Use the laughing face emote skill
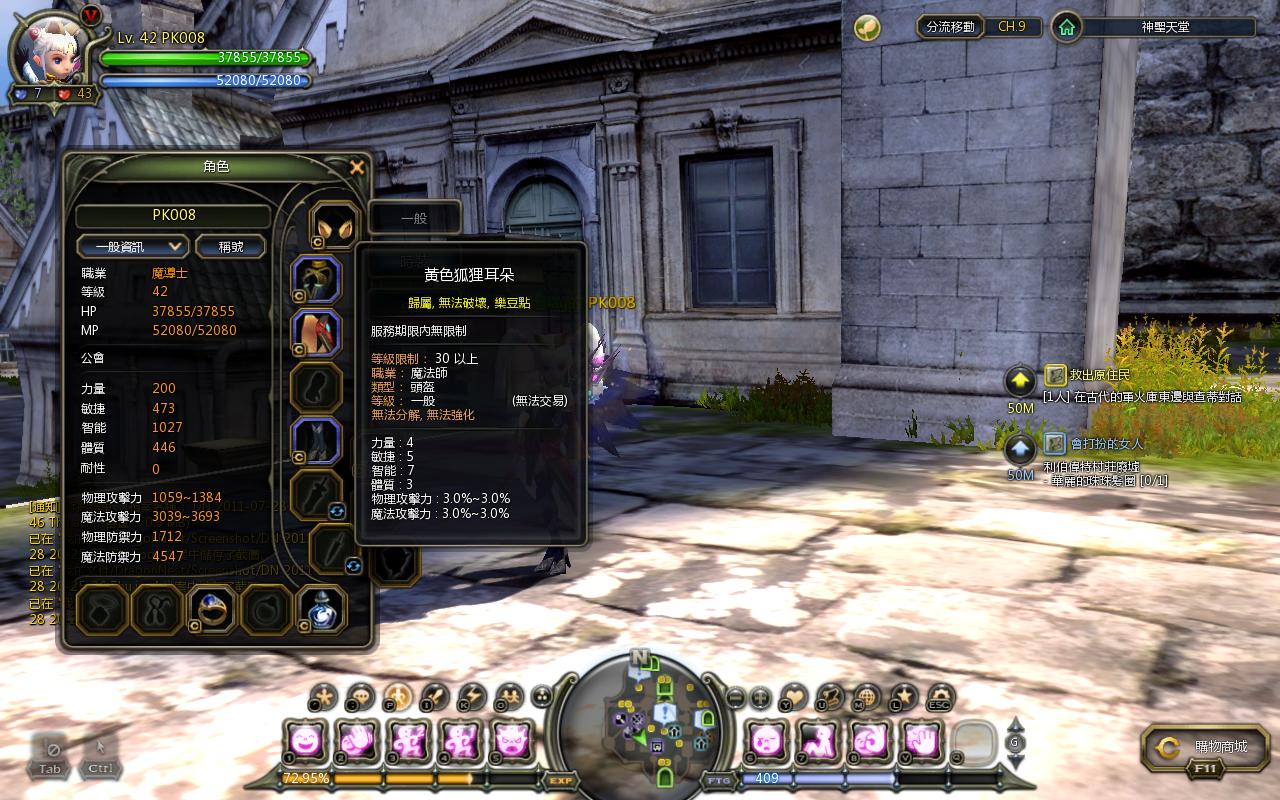The image size is (1280, 800). pyautogui.click(x=304, y=741)
